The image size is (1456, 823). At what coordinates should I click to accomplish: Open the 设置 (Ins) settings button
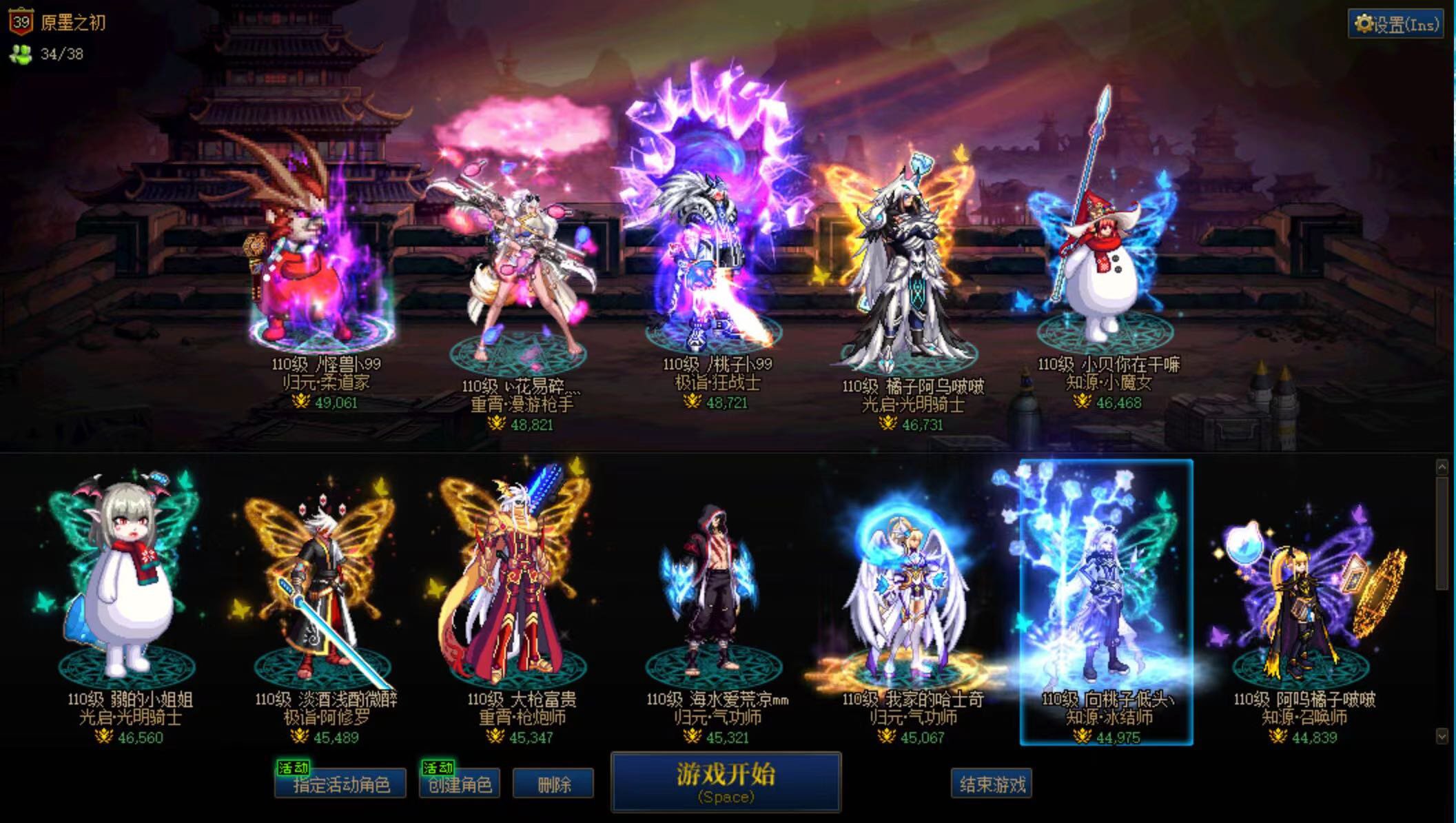click(x=1395, y=25)
